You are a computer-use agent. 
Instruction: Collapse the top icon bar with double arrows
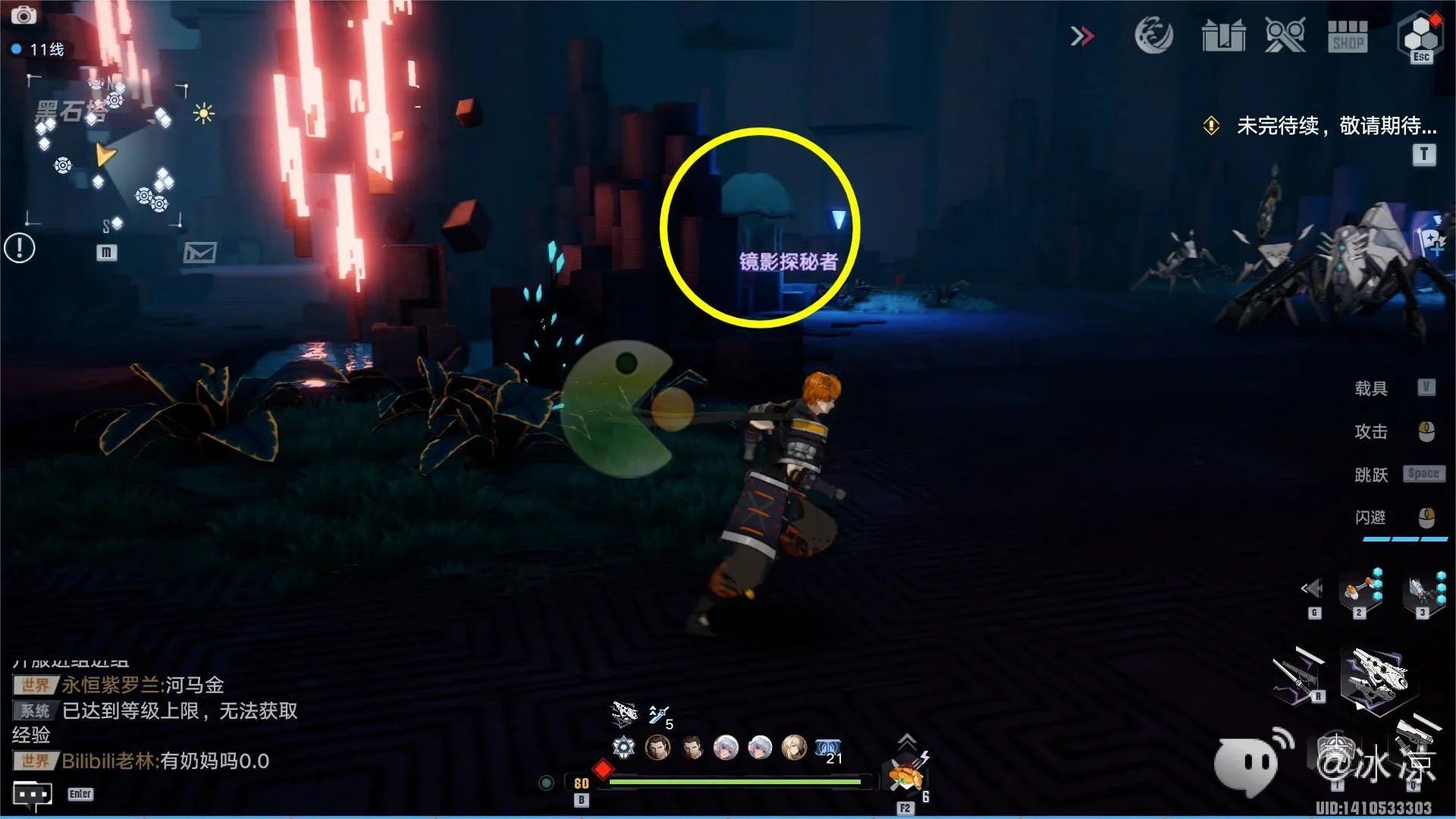[x=1082, y=36]
